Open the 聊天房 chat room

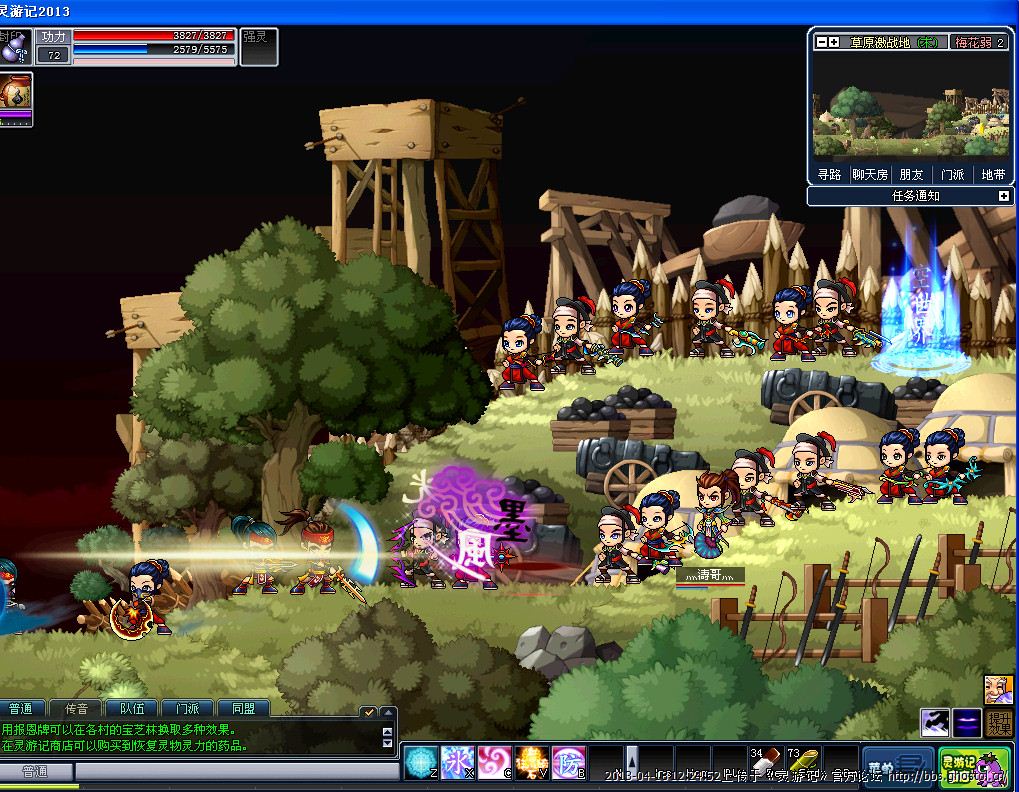click(869, 174)
